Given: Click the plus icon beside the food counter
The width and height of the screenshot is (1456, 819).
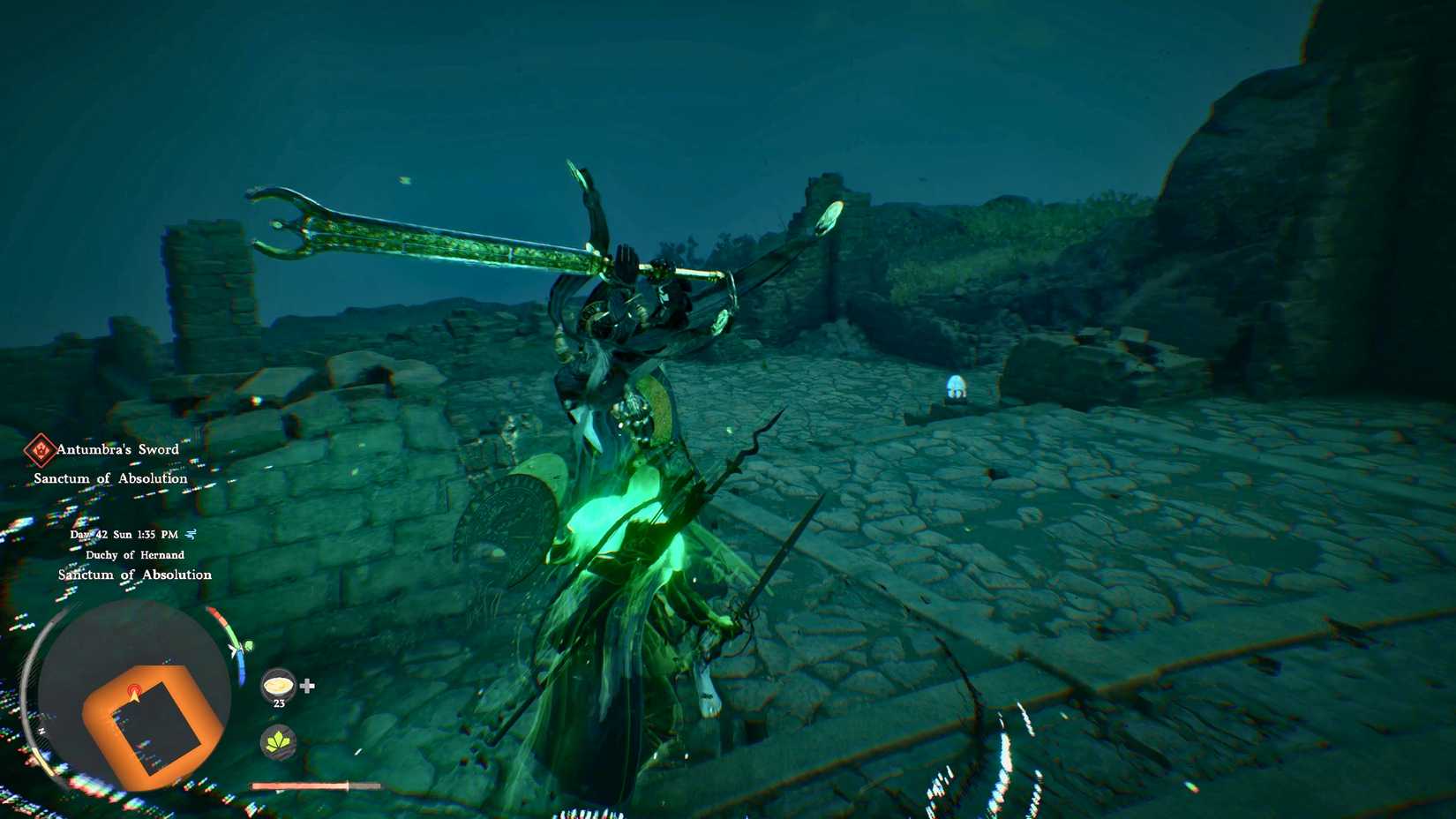Looking at the screenshot, I should [x=306, y=686].
